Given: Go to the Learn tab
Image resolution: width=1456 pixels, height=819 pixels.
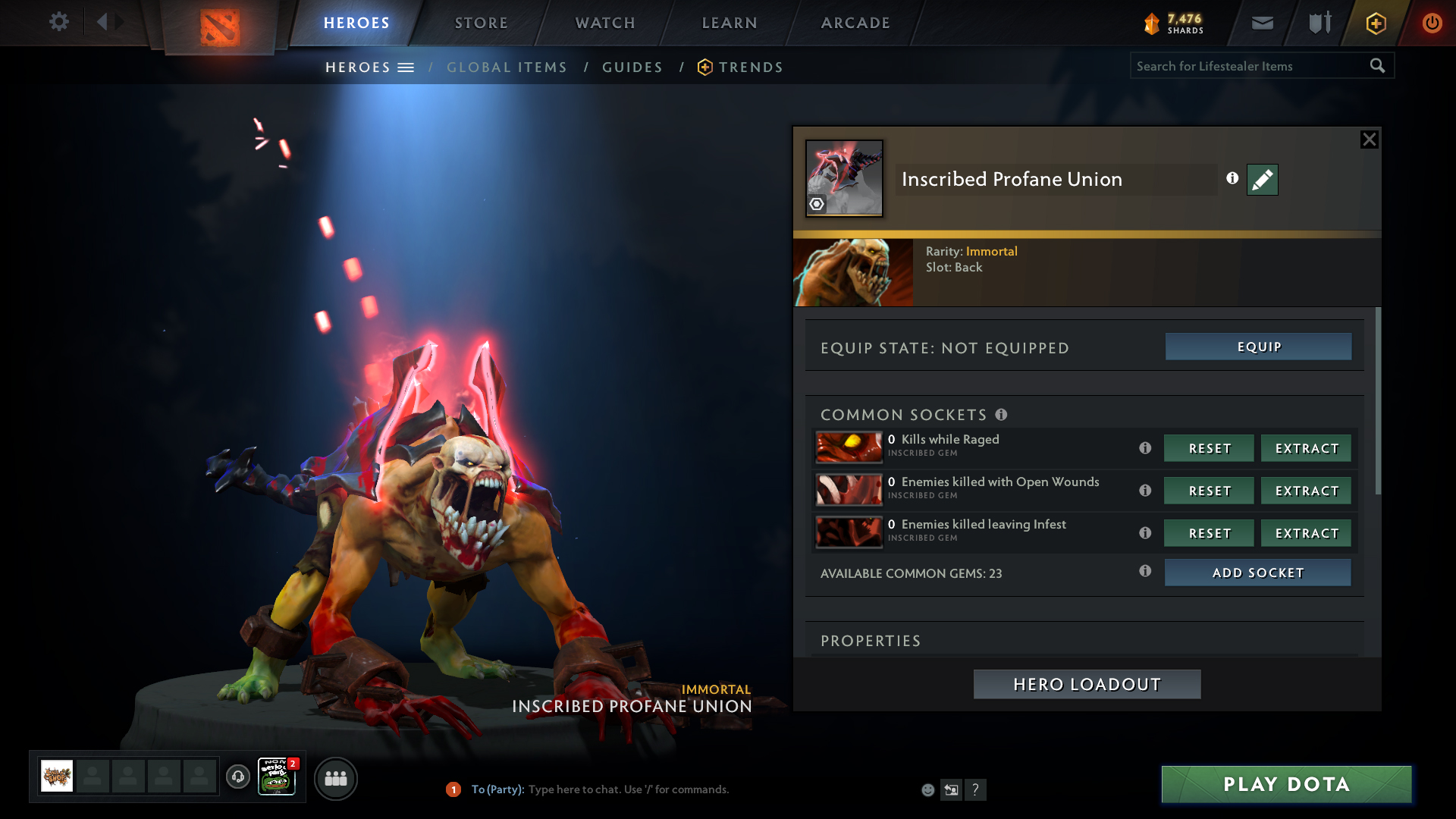Looking at the screenshot, I should (730, 23).
